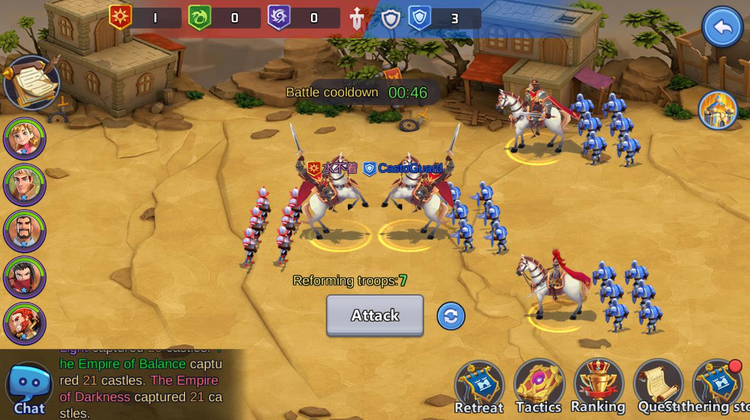Select the red-haired hero portrait

[24, 324]
